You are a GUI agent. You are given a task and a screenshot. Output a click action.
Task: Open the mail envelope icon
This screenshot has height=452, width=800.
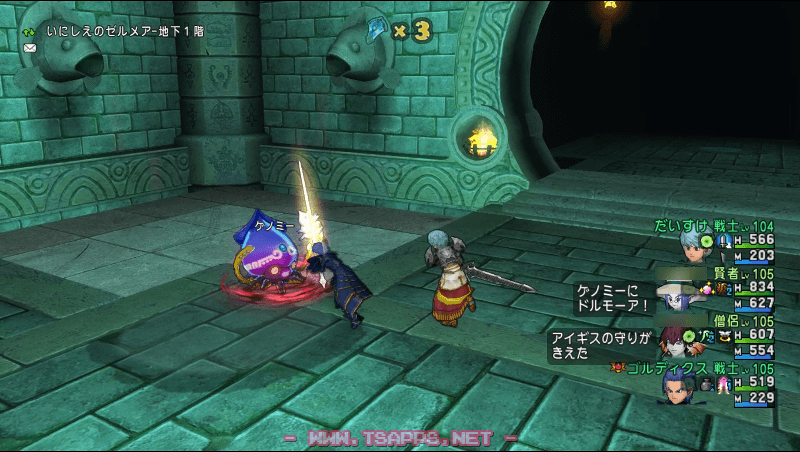pos(29,48)
